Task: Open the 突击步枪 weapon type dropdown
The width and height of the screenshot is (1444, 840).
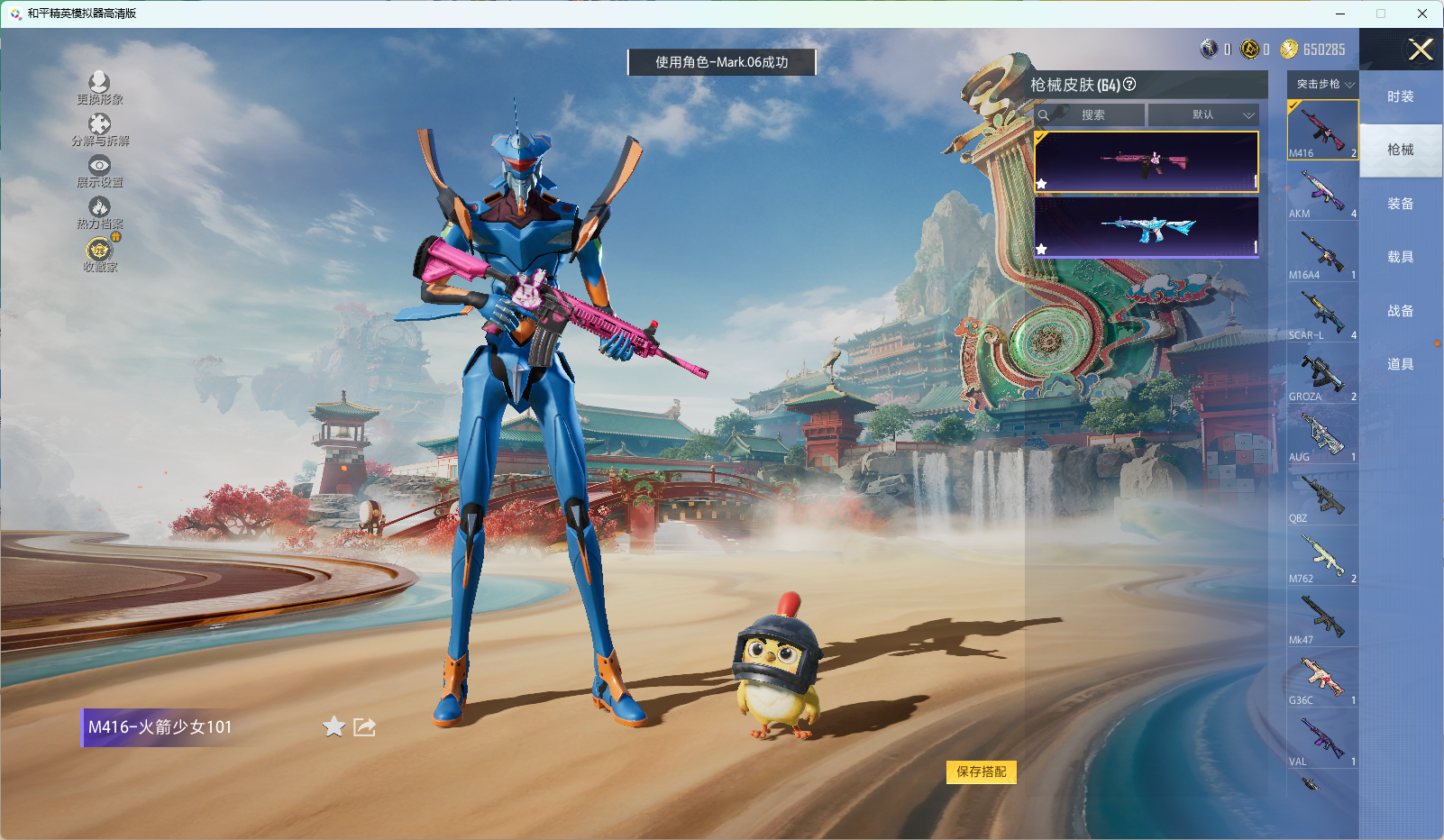Action: coord(1323,84)
